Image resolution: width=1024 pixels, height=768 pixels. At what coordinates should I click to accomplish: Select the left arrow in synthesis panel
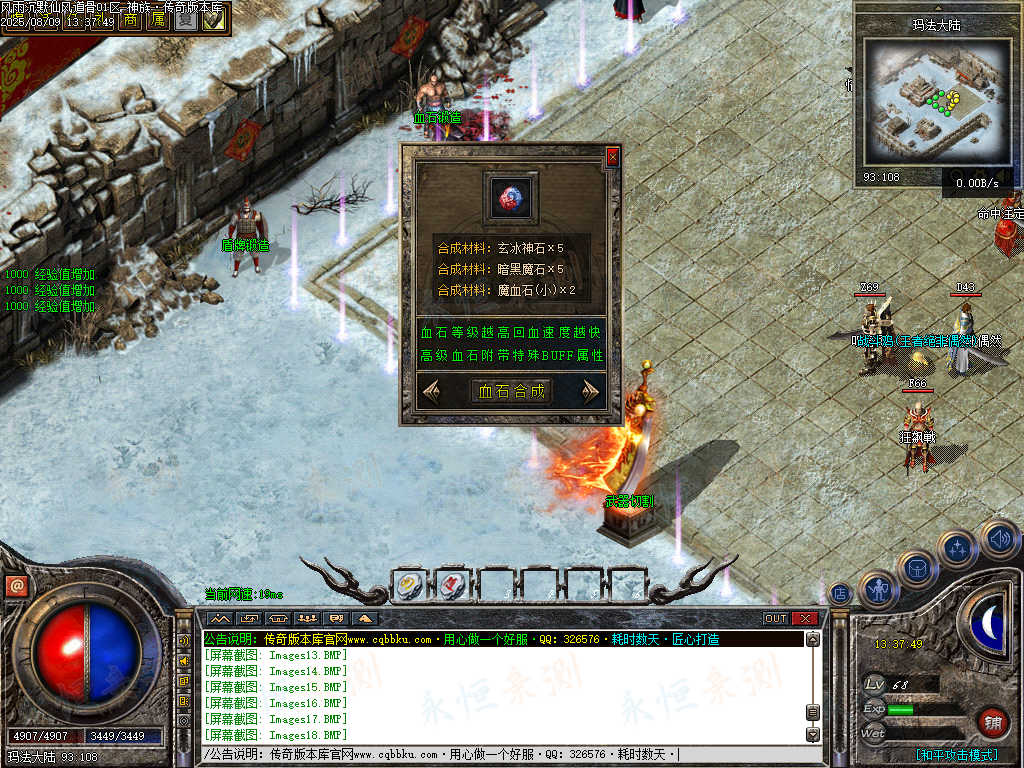[x=433, y=391]
